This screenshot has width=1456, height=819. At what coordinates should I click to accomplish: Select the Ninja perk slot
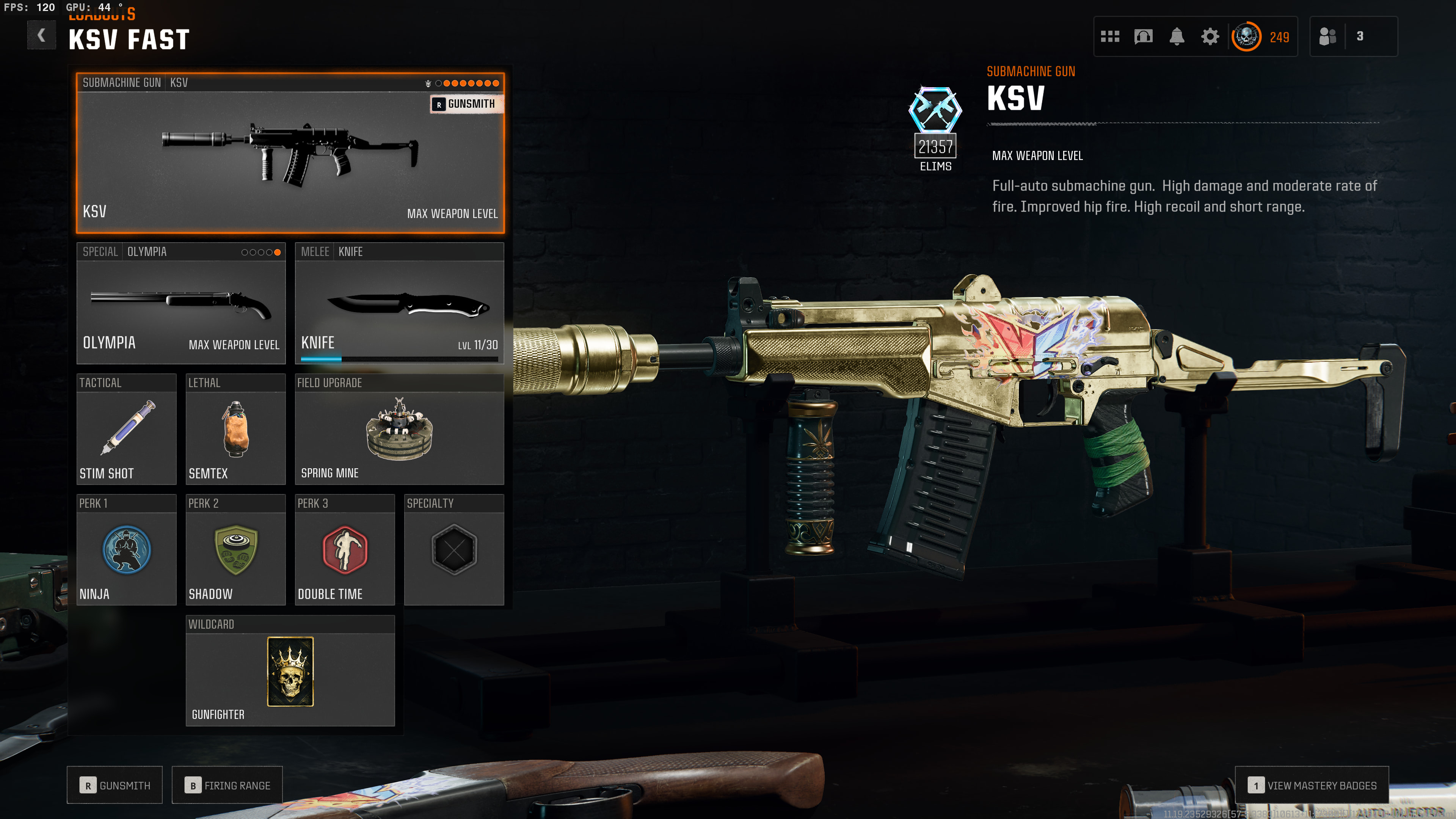pyautogui.click(x=126, y=550)
